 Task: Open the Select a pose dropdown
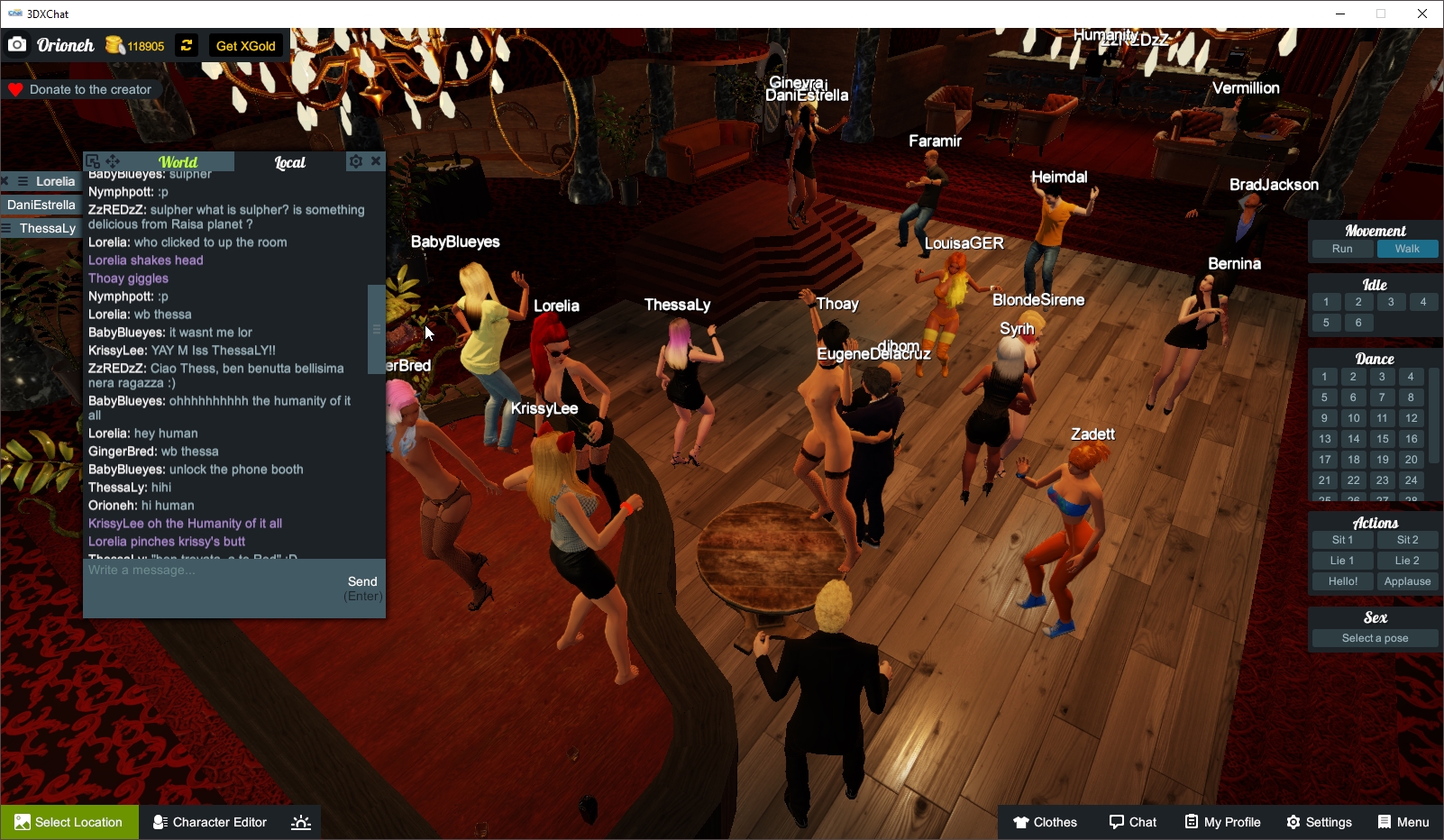[x=1374, y=637]
